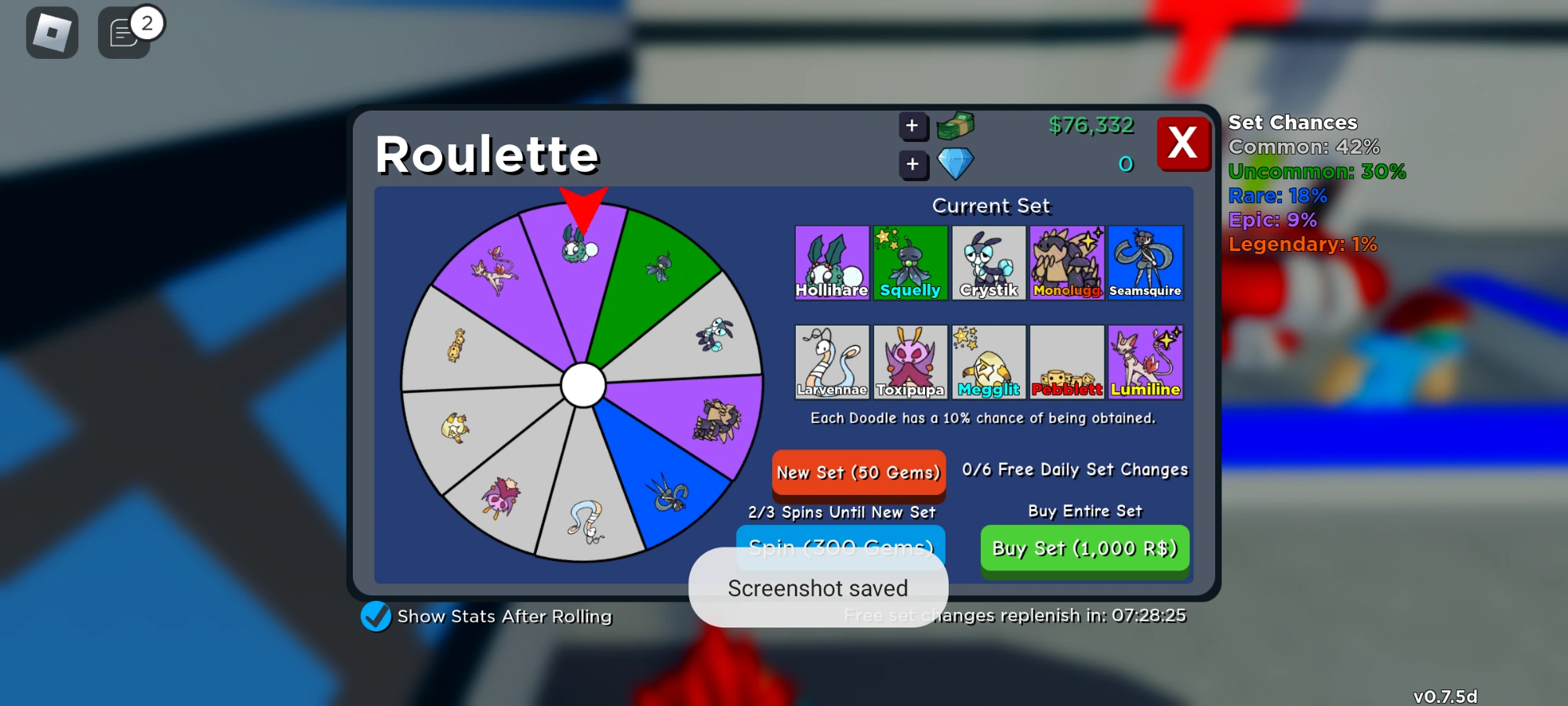Image resolution: width=1568 pixels, height=706 pixels.
Task: Click New Set for 50 Gems
Action: [858, 474]
